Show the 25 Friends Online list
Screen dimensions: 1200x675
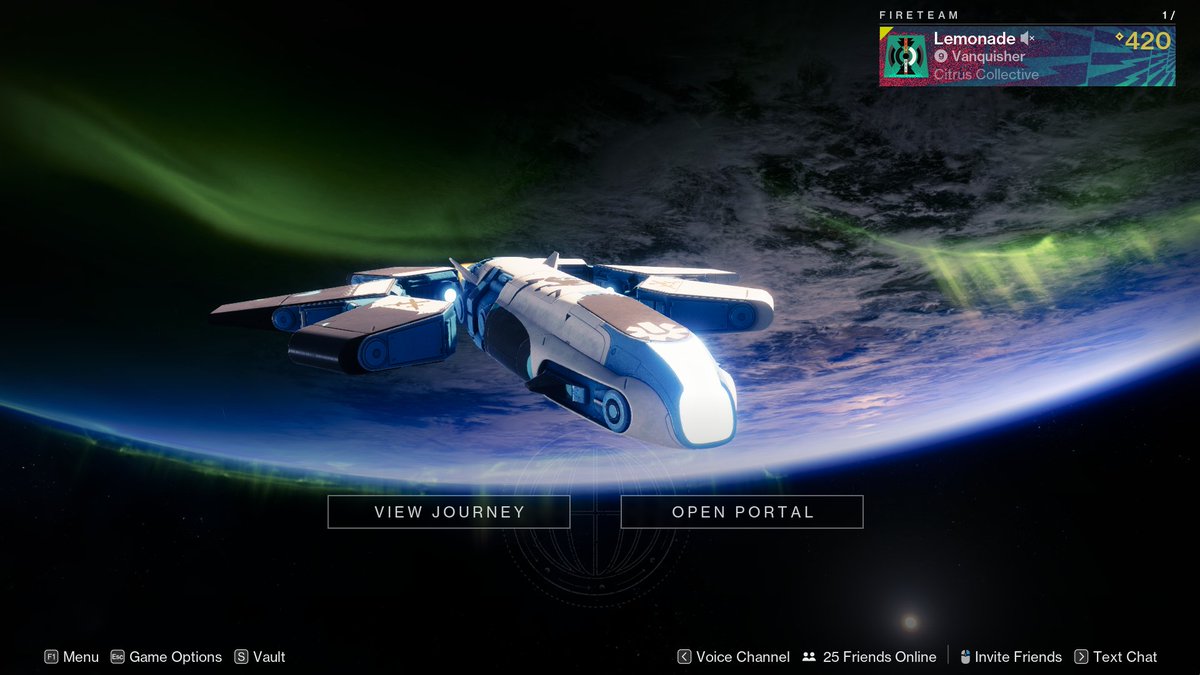click(869, 657)
